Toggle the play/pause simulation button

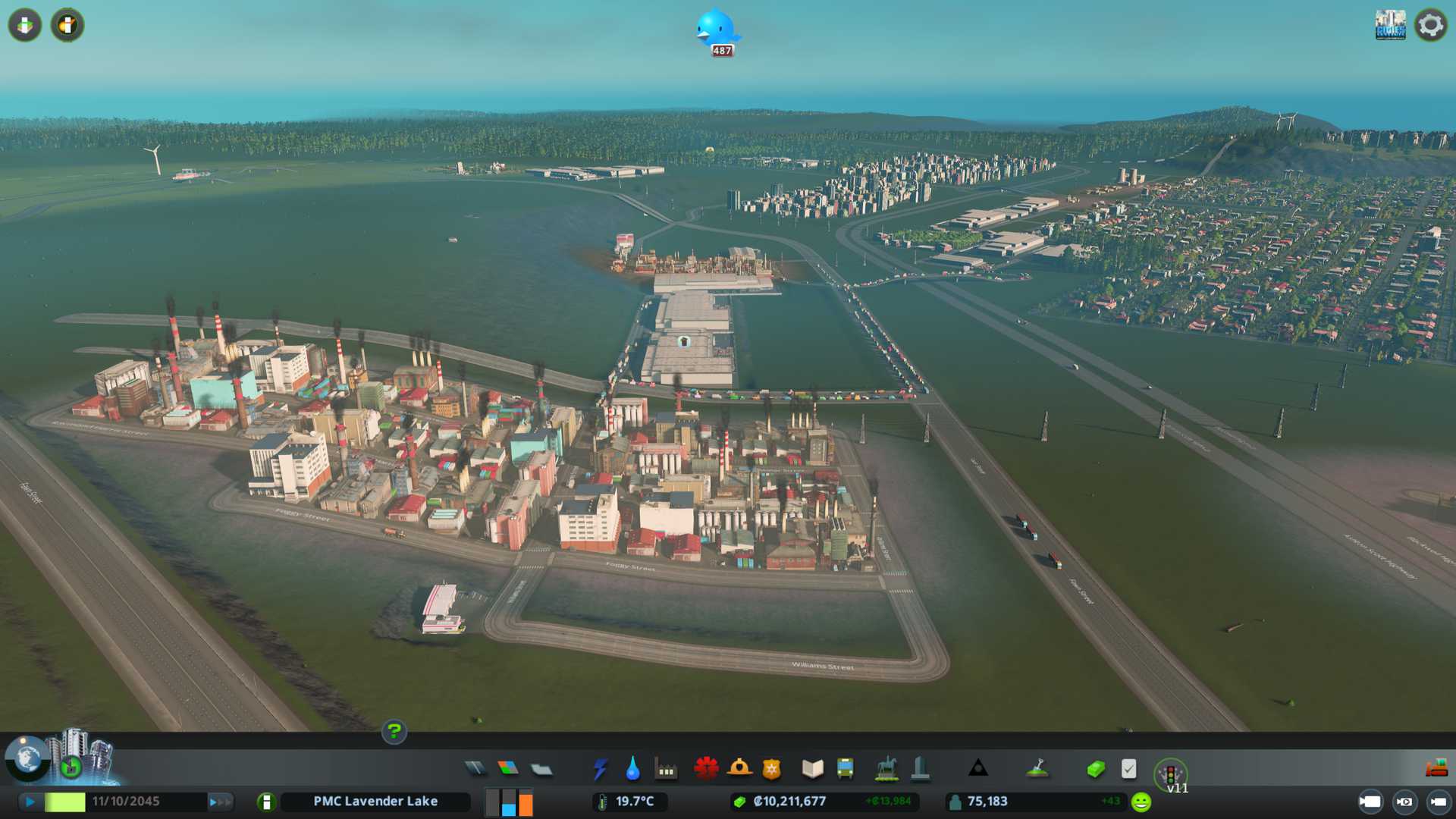(30, 802)
